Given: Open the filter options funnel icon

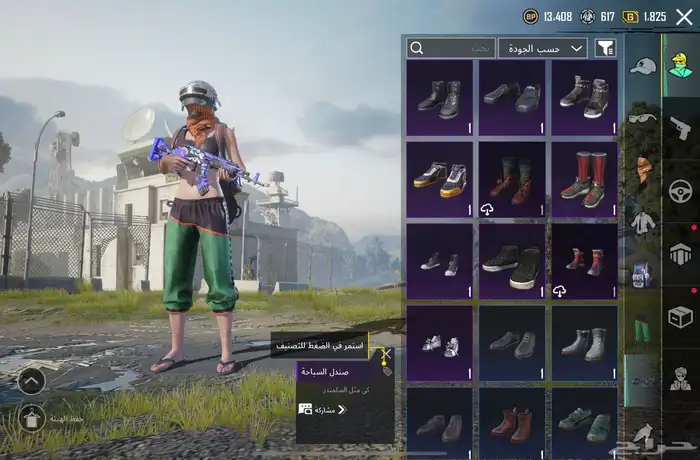Looking at the screenshot, I should pyautogui.click(x=605, y=48).
